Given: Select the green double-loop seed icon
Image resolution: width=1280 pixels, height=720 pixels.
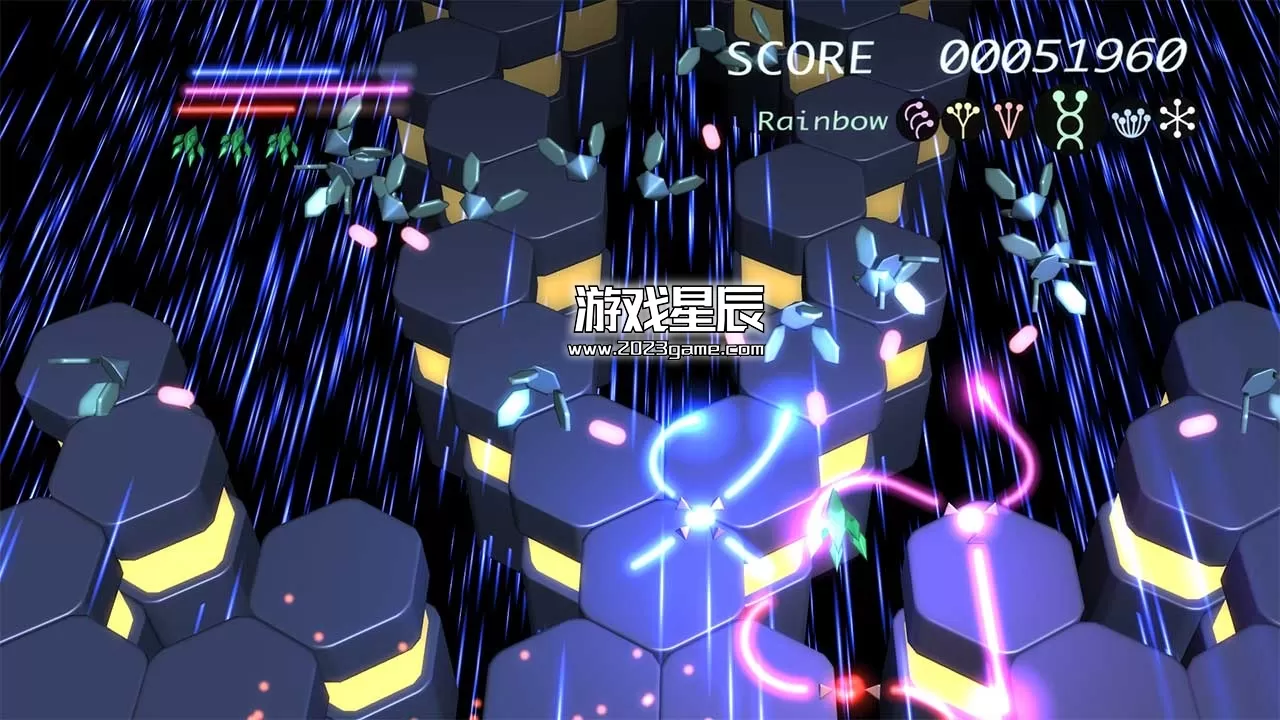Looking at the screenshot, I should tap(1069, 122).
